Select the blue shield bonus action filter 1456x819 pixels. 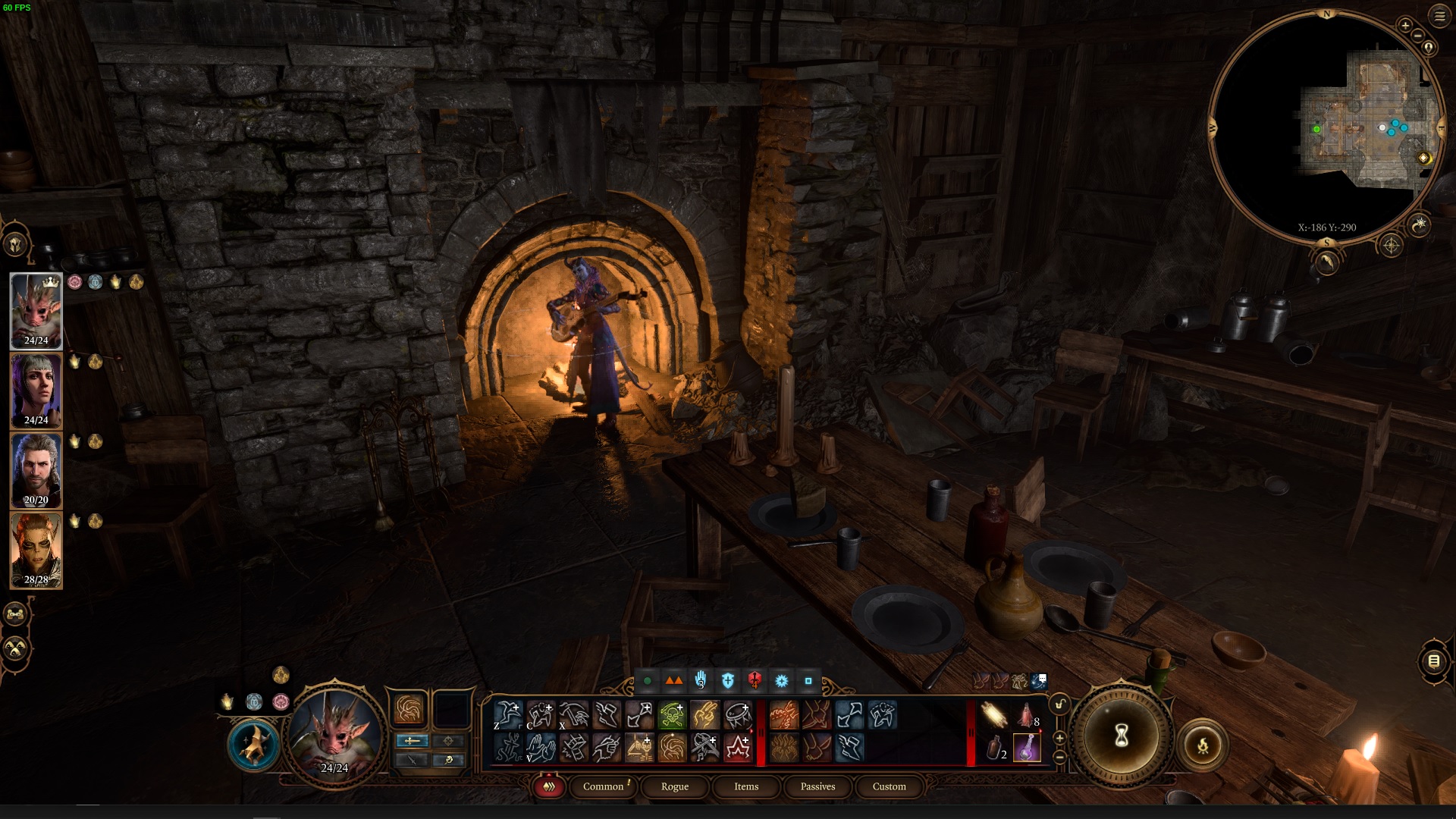click(x=728, y=680)
